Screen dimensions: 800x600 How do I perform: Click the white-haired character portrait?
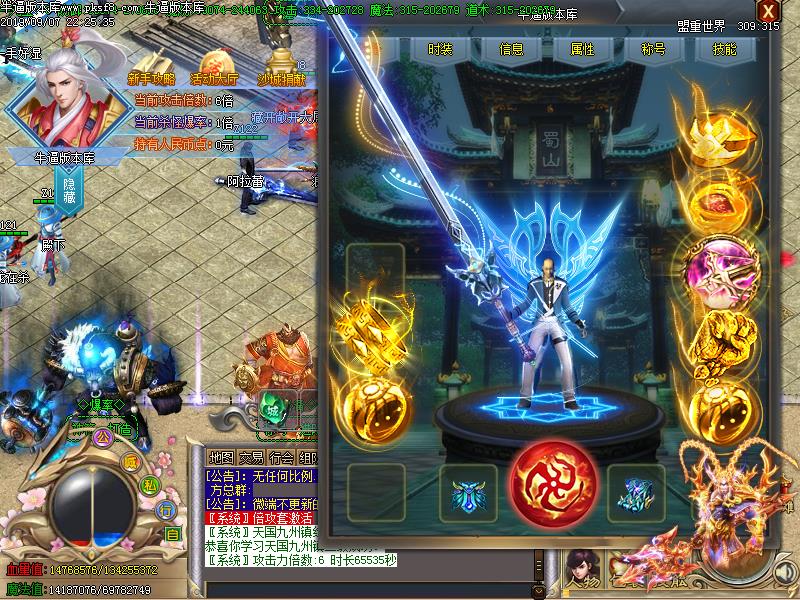point(66,97)
